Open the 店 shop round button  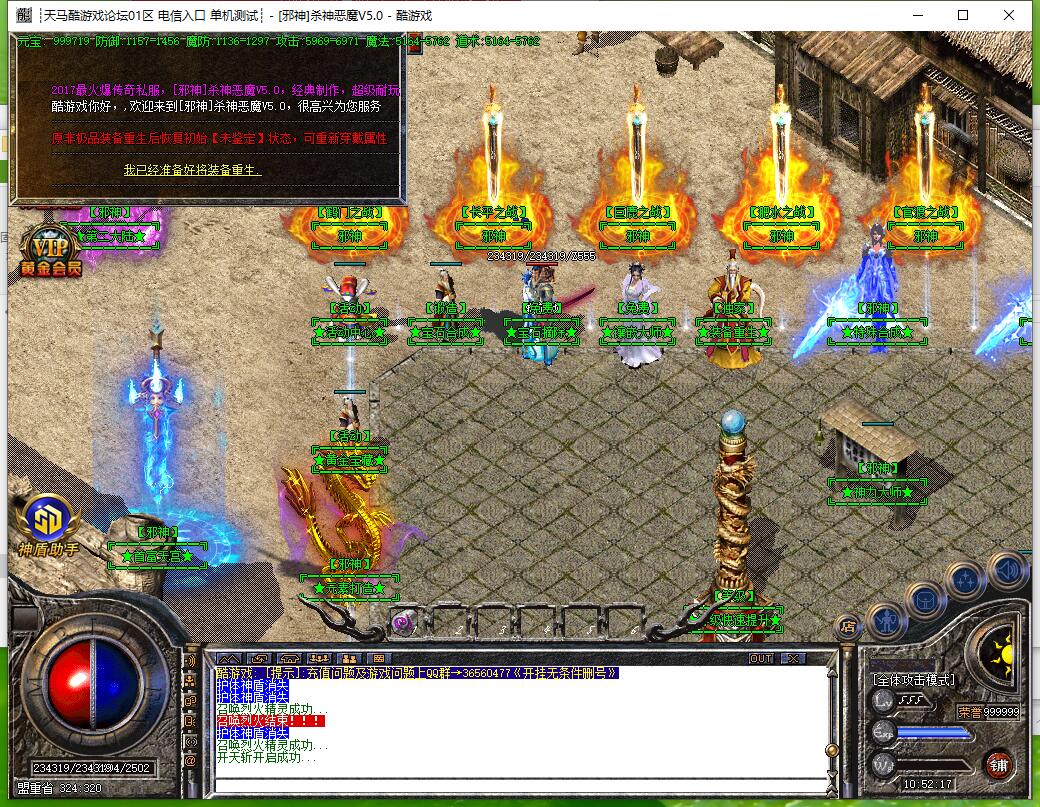[x=847, y=627]
